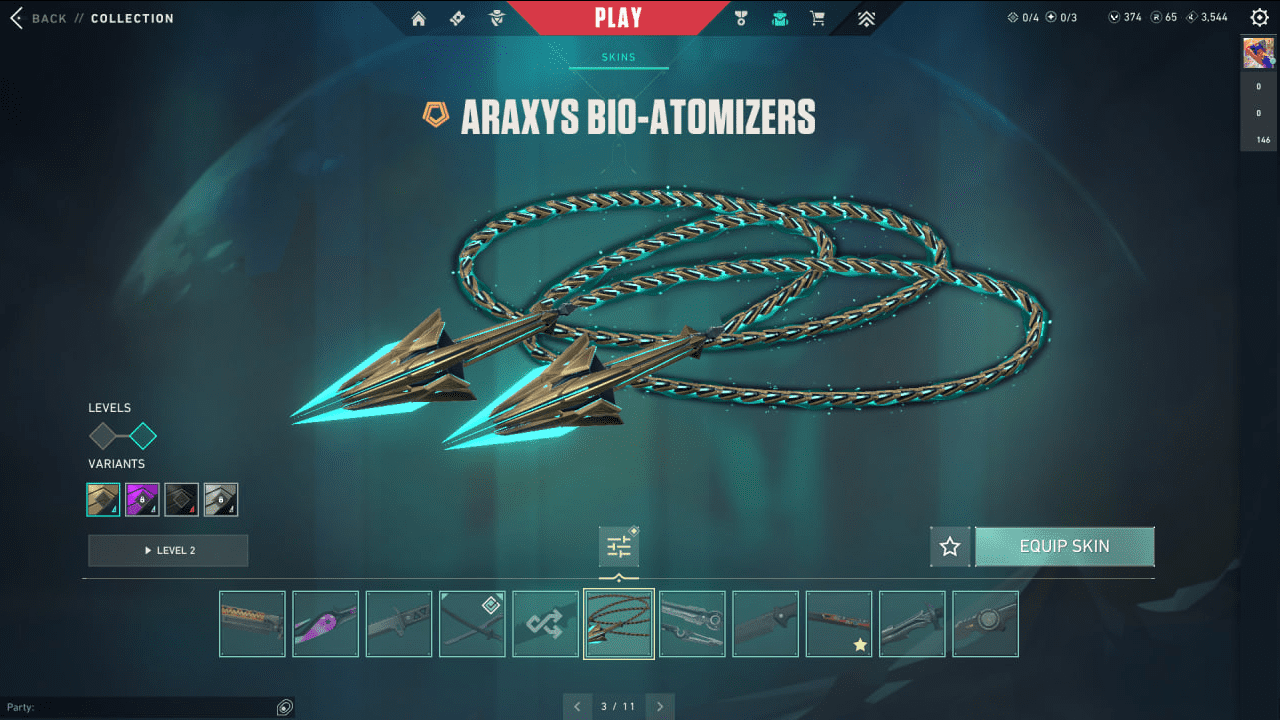
Task: Equip the Araxys Bio-Atomizers skin
Action: pyautogui.click(x=1064, y=547)
